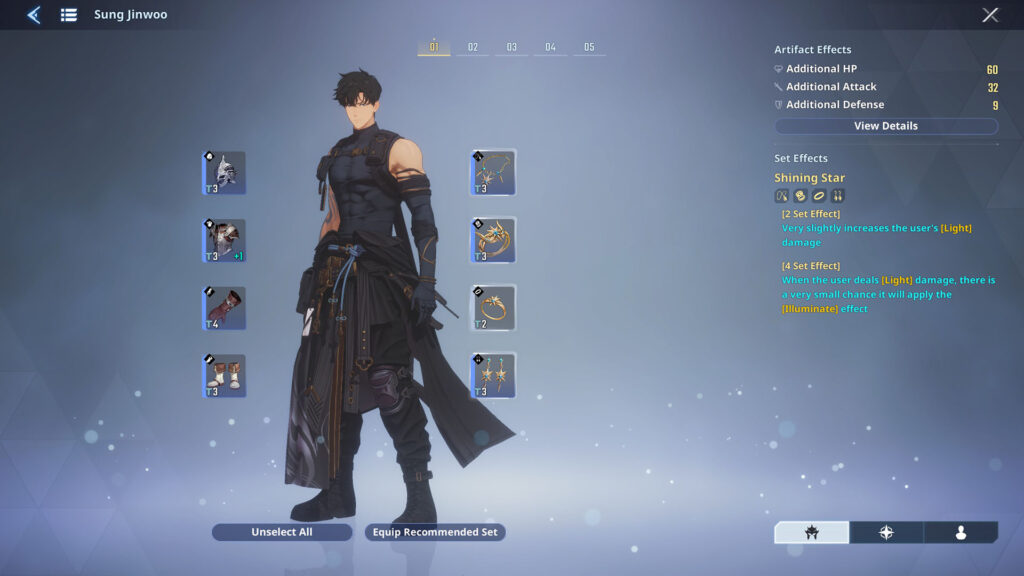Image resolution: width=1024 pixels, height=576 pixels.
Task: Select the chest armor artifact slot
Action: pyautogui.click(x=224, y=241)
